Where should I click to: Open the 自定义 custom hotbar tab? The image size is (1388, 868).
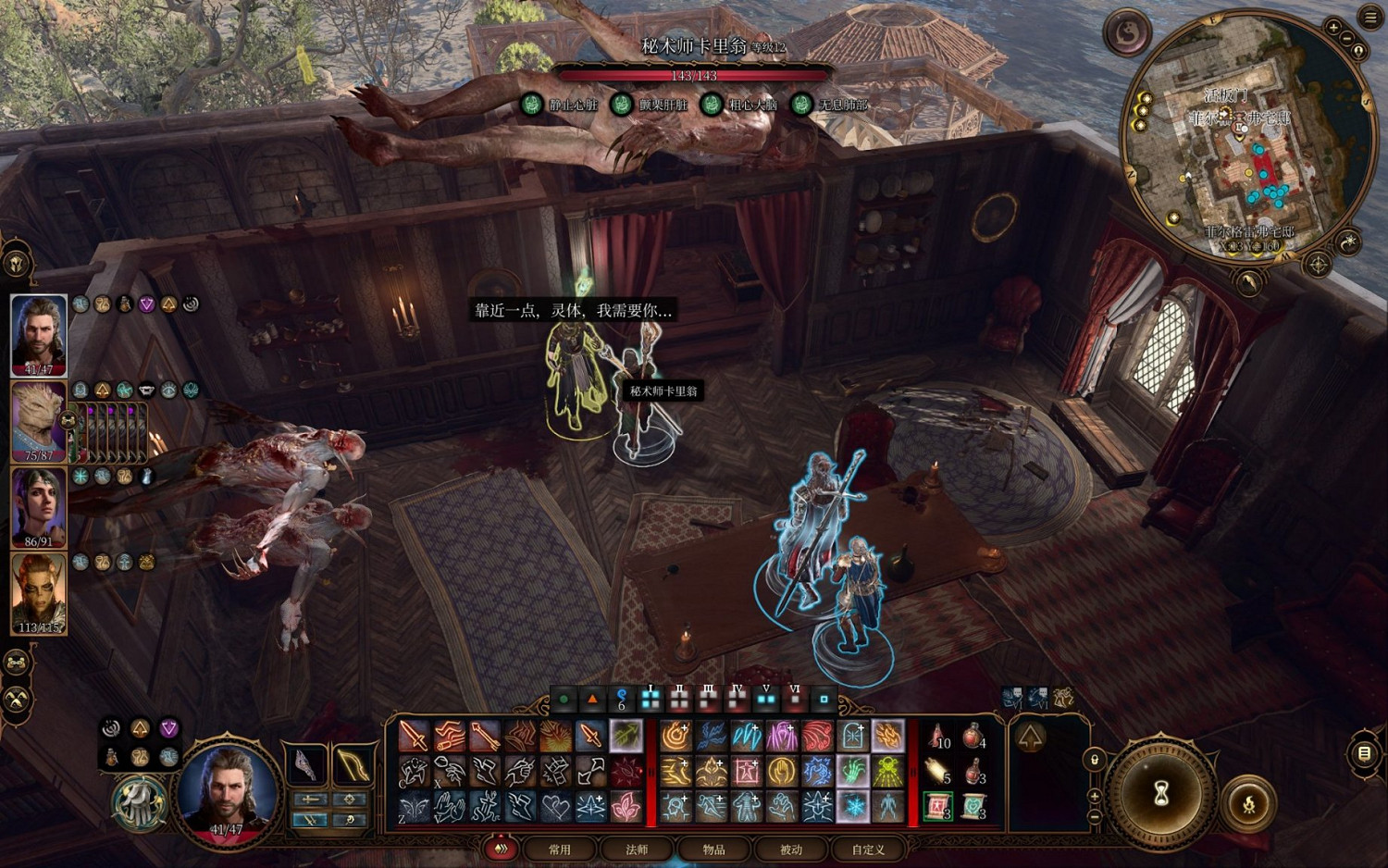click(868, 849)
